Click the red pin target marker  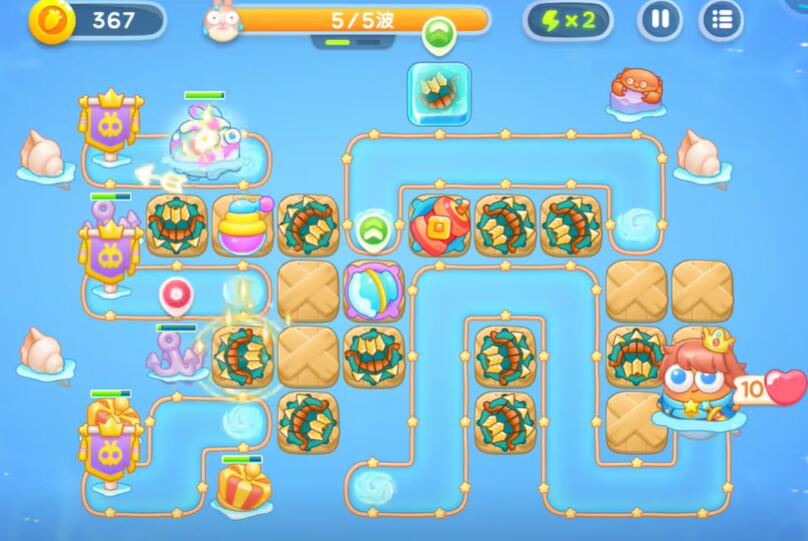(174, 296)
